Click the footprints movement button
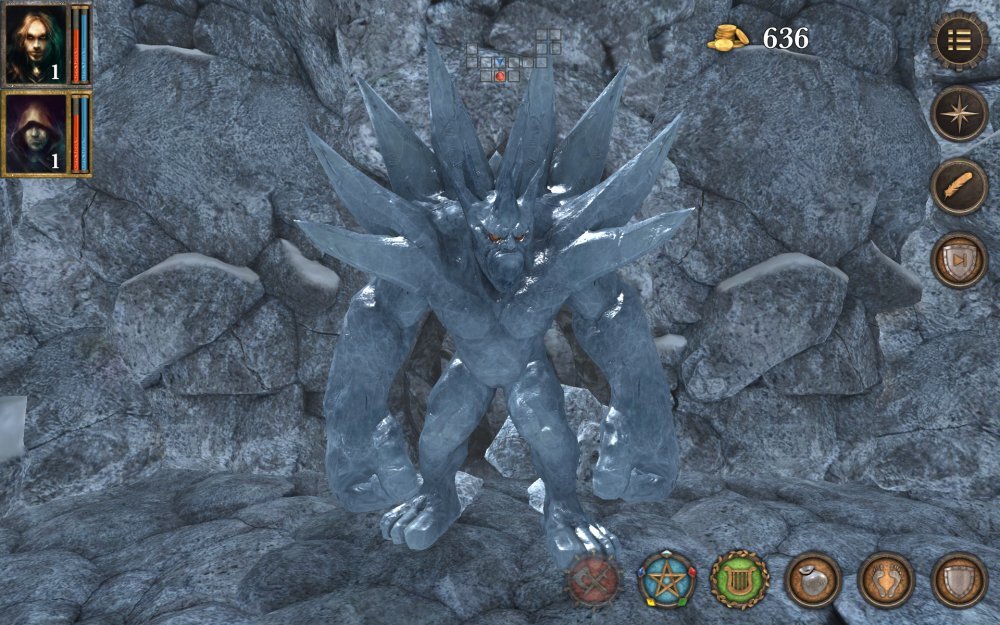This screenshot has width=1000, height=625. 885,579
